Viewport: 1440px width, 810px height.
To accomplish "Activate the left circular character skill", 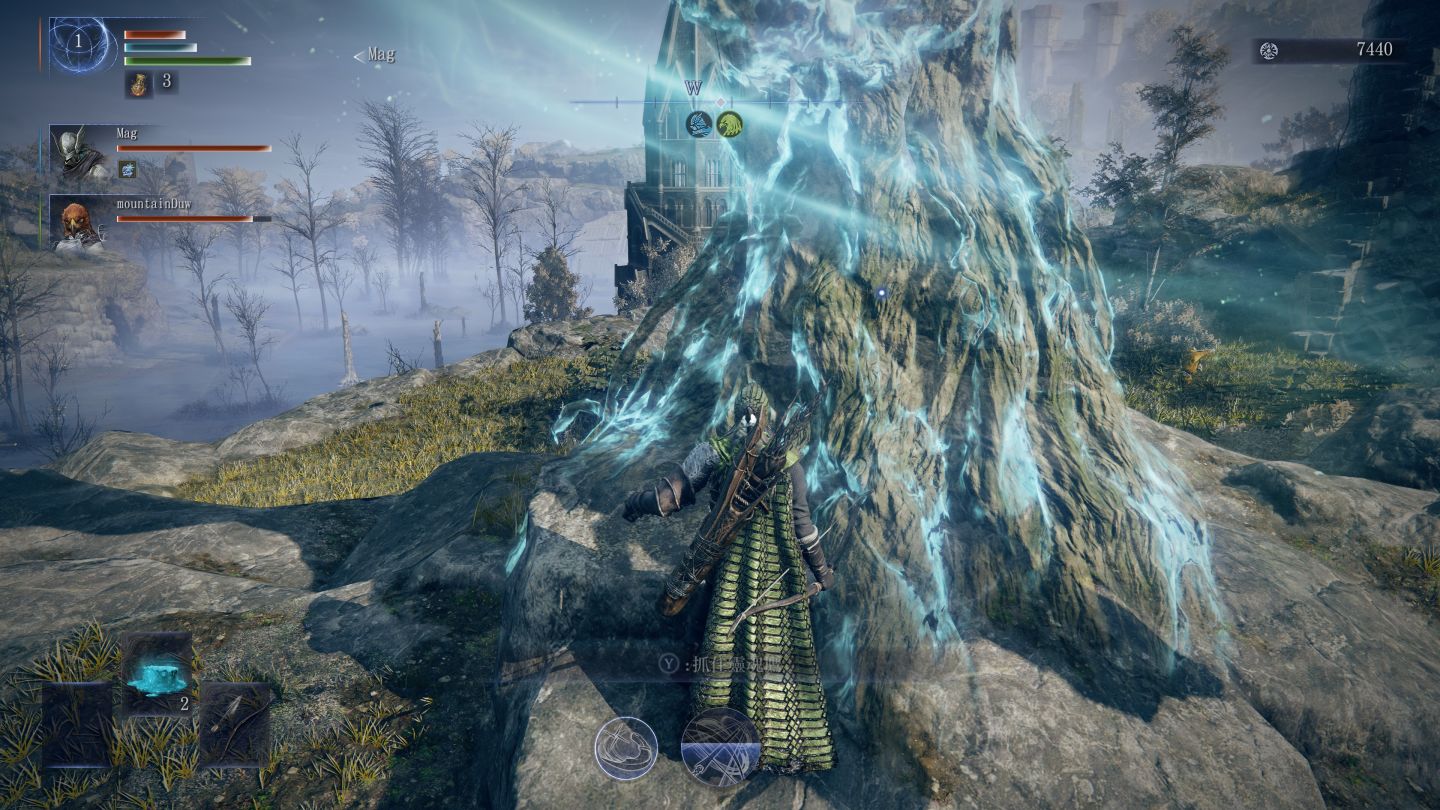I will click(626, 747).
